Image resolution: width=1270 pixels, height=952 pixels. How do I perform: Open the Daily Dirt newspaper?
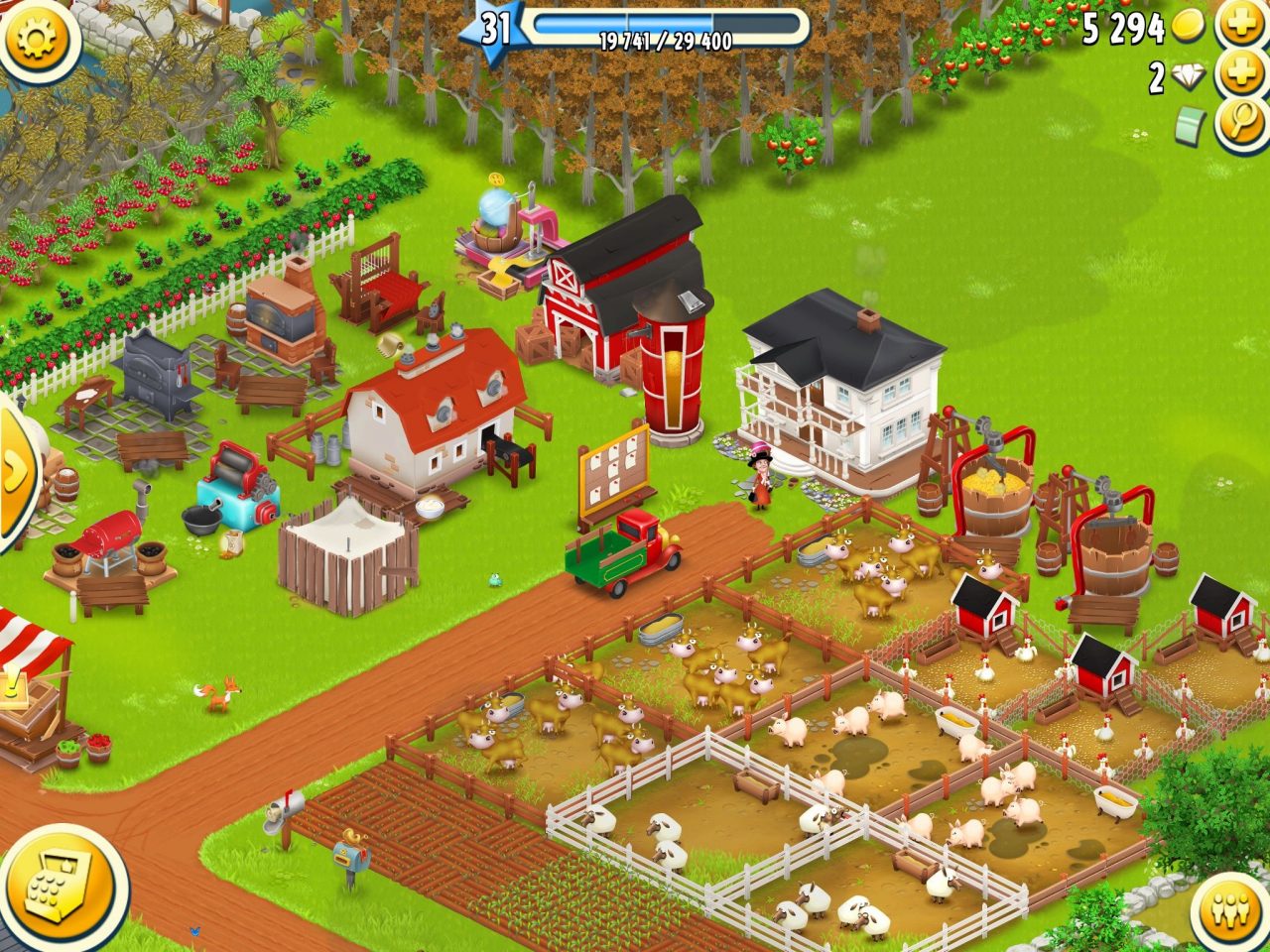tap(1189, 123)
